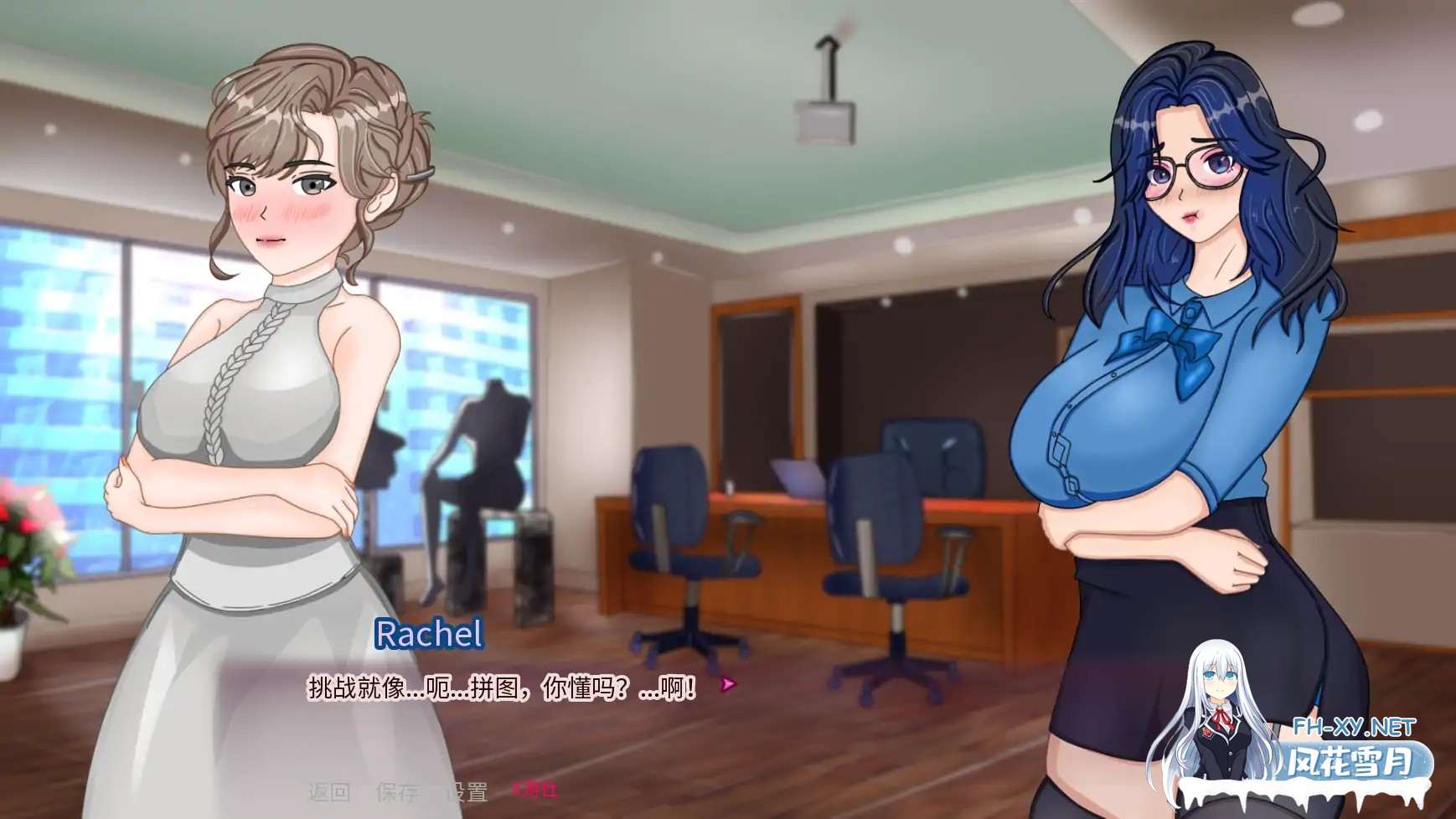Viewport: 1456px width, 819px height.
Task: Open the 保存 (Save) menu
Action: click(397, 791)
